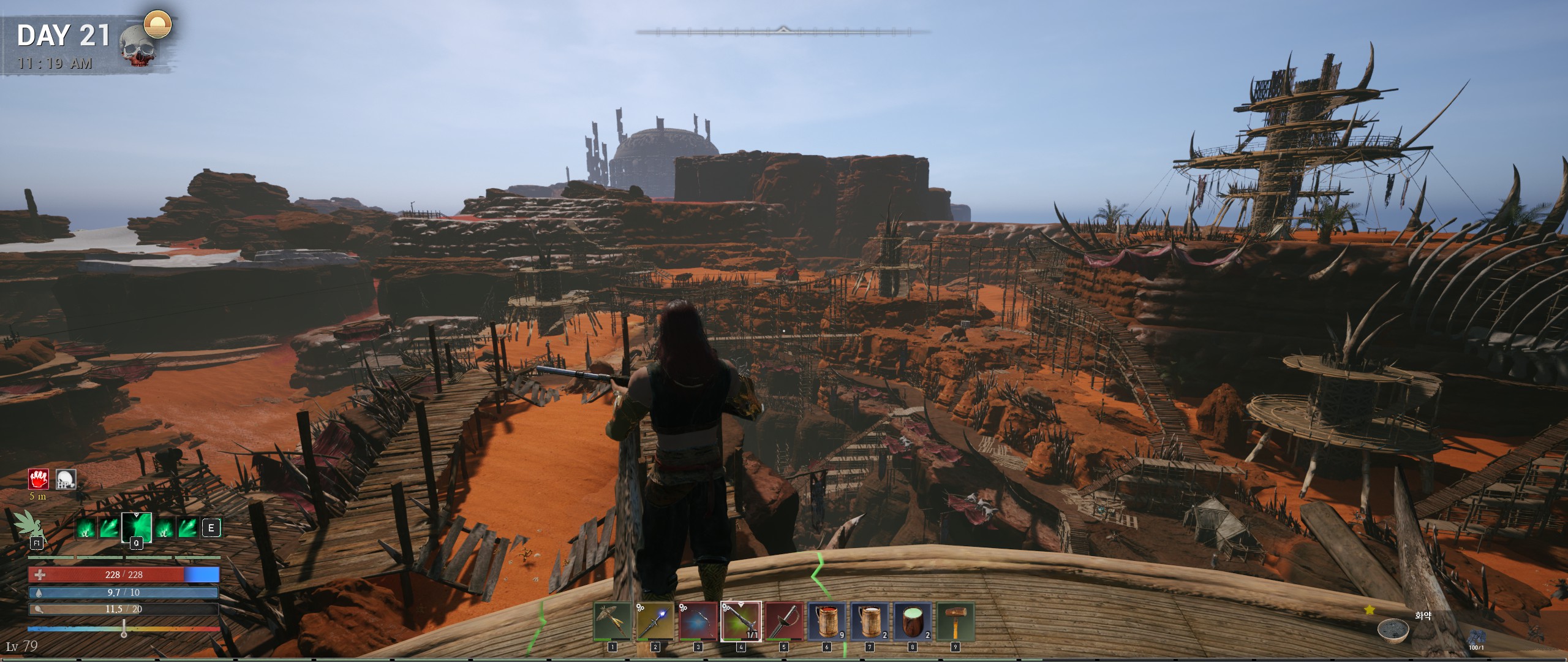Equip the glowing blue spear hotbar slot
Screen dimensions: 1568x662
(655, 622)
